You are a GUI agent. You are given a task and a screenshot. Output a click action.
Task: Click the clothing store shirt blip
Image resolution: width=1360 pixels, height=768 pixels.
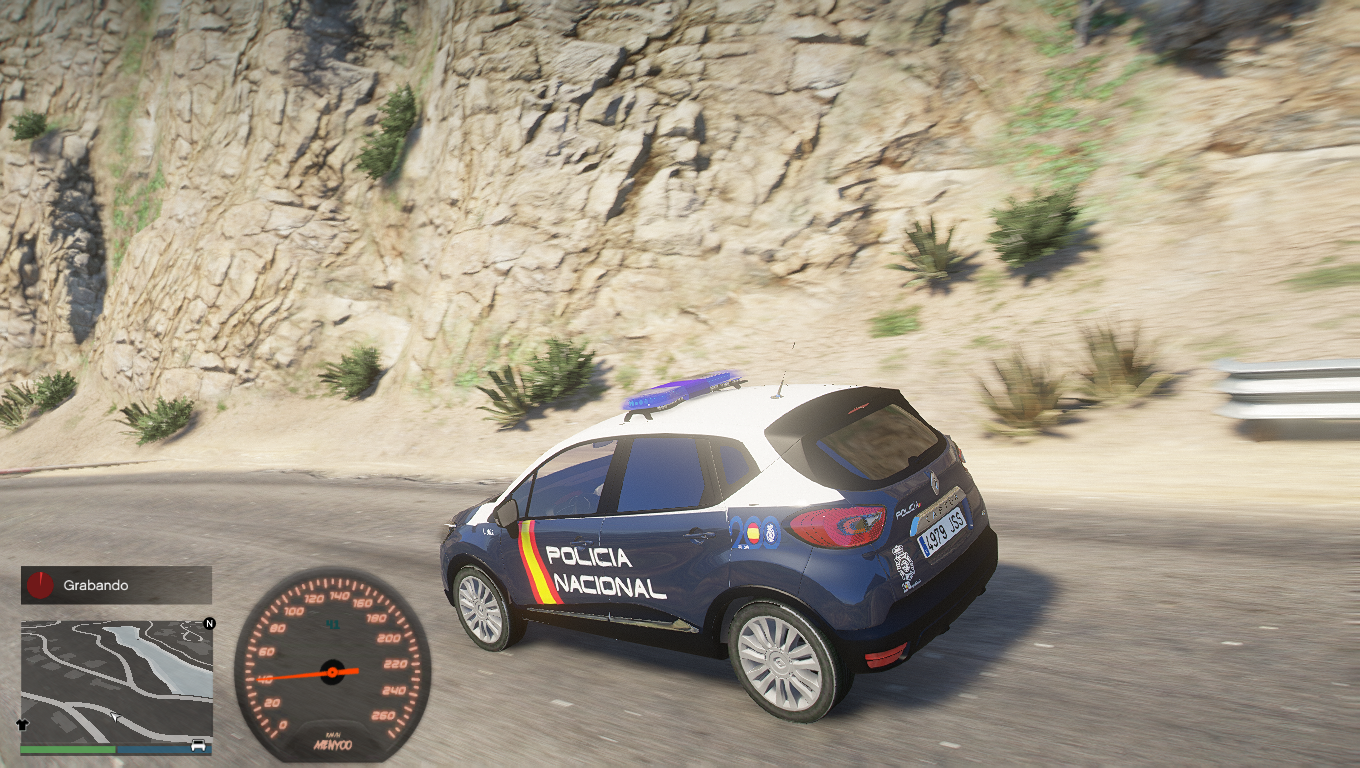coord(23,723)
